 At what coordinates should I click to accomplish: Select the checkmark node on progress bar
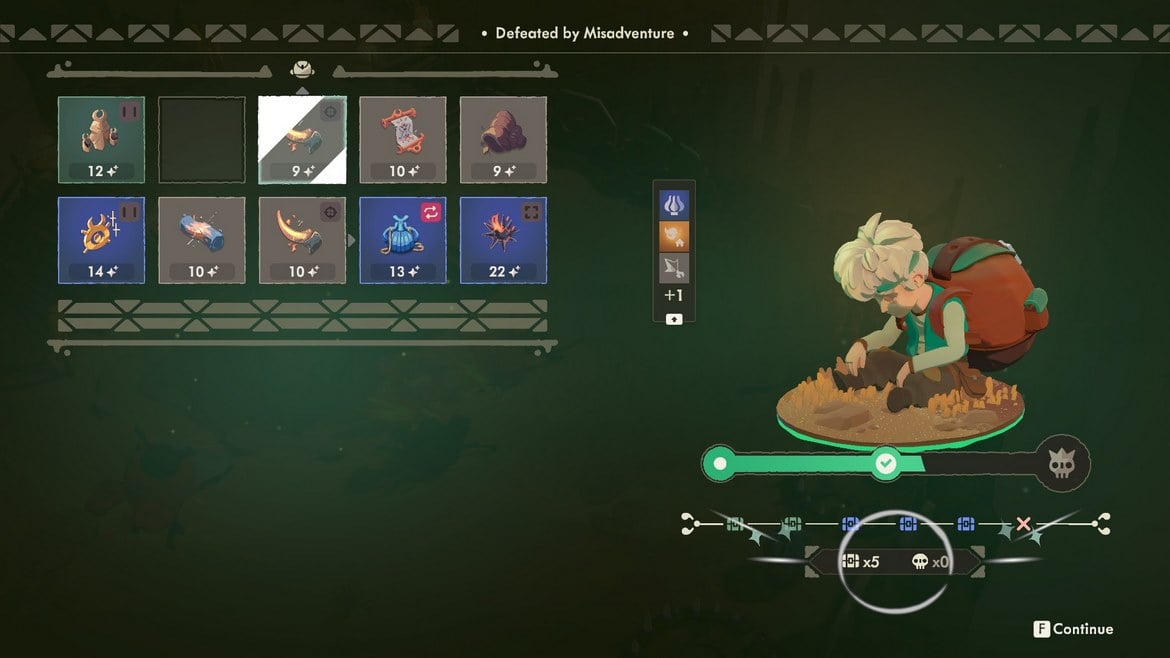coord(885,463)
